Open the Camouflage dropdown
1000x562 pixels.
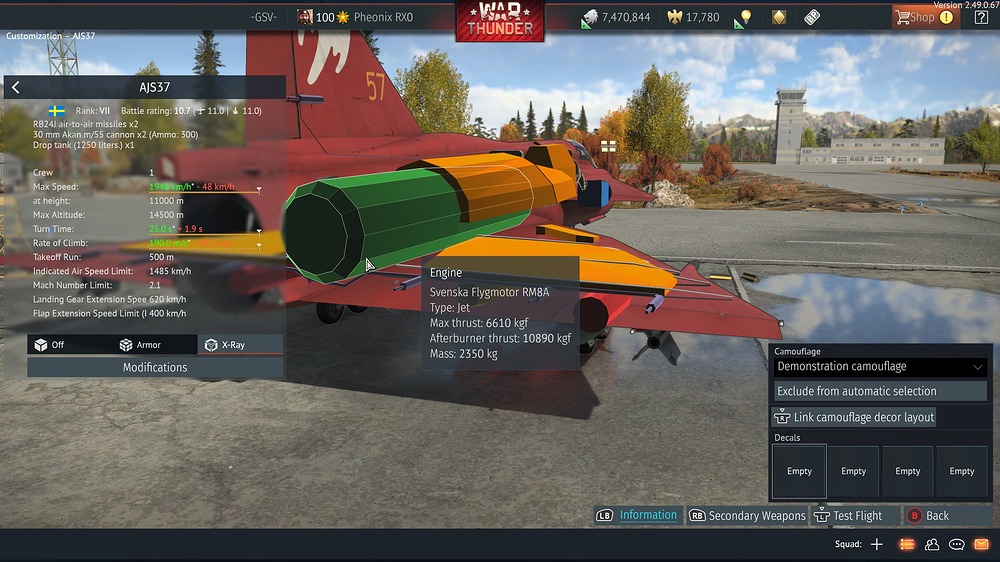point(880,367)
